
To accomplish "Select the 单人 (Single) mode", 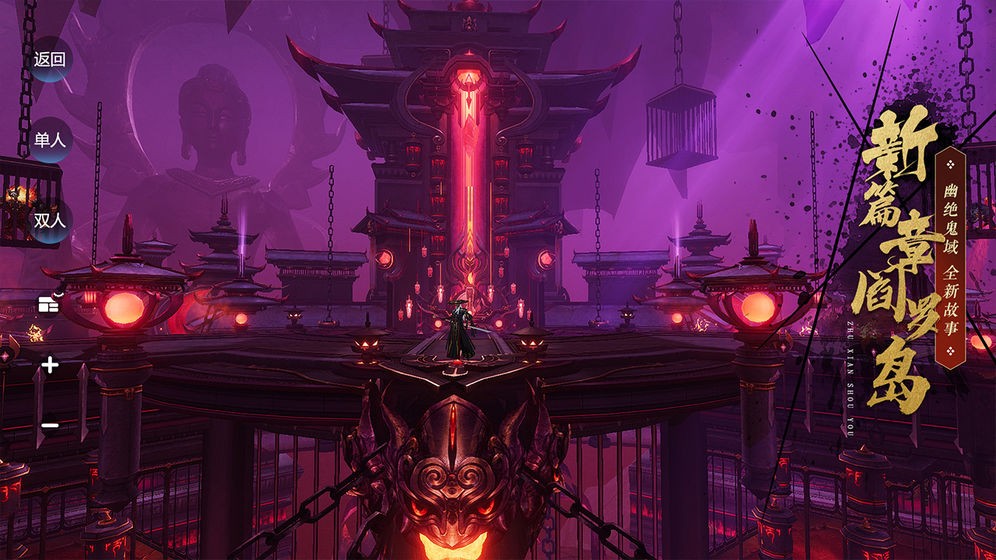I will coord(49,140).
